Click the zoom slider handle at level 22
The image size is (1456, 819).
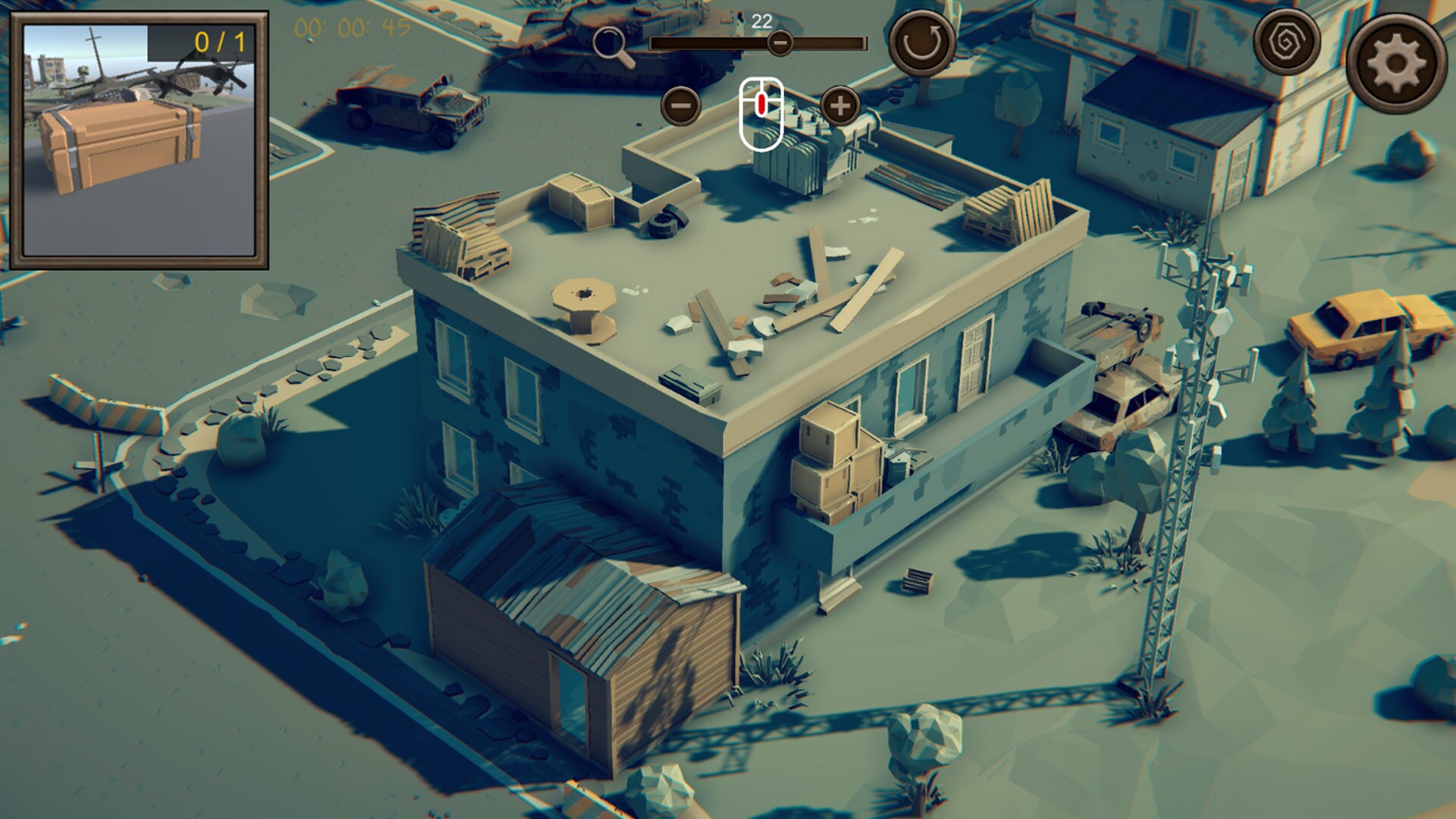pos(781,44)
